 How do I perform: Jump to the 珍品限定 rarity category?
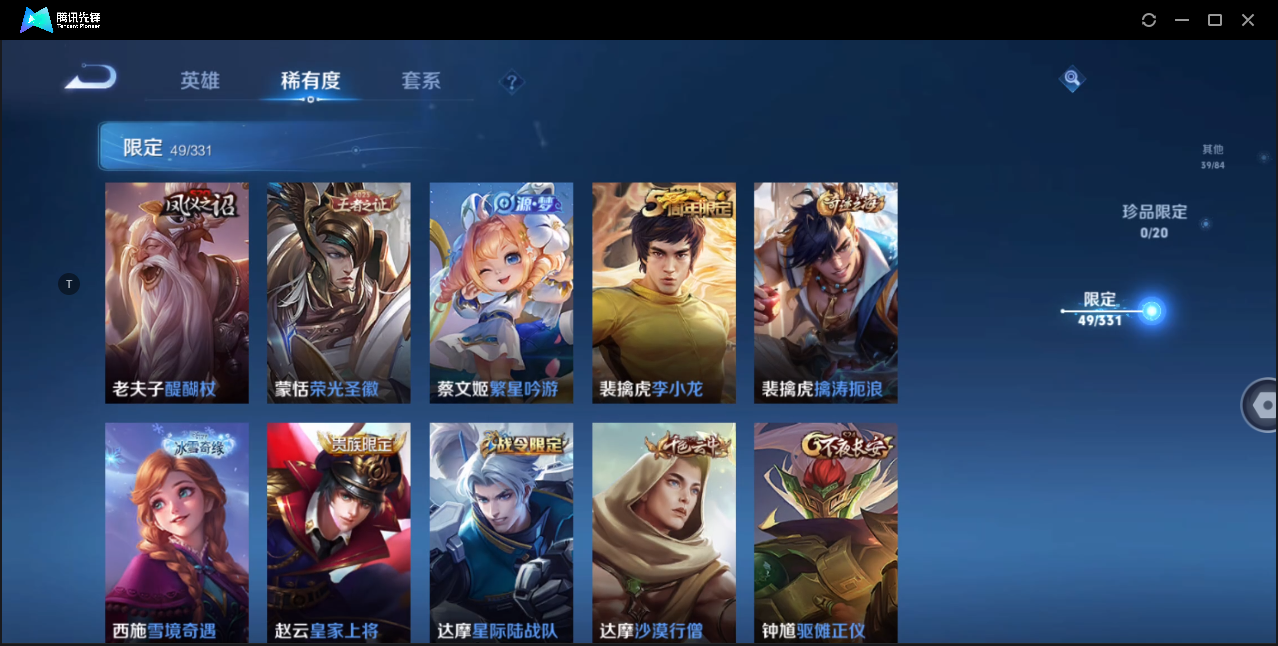[x=1154, y=221]
